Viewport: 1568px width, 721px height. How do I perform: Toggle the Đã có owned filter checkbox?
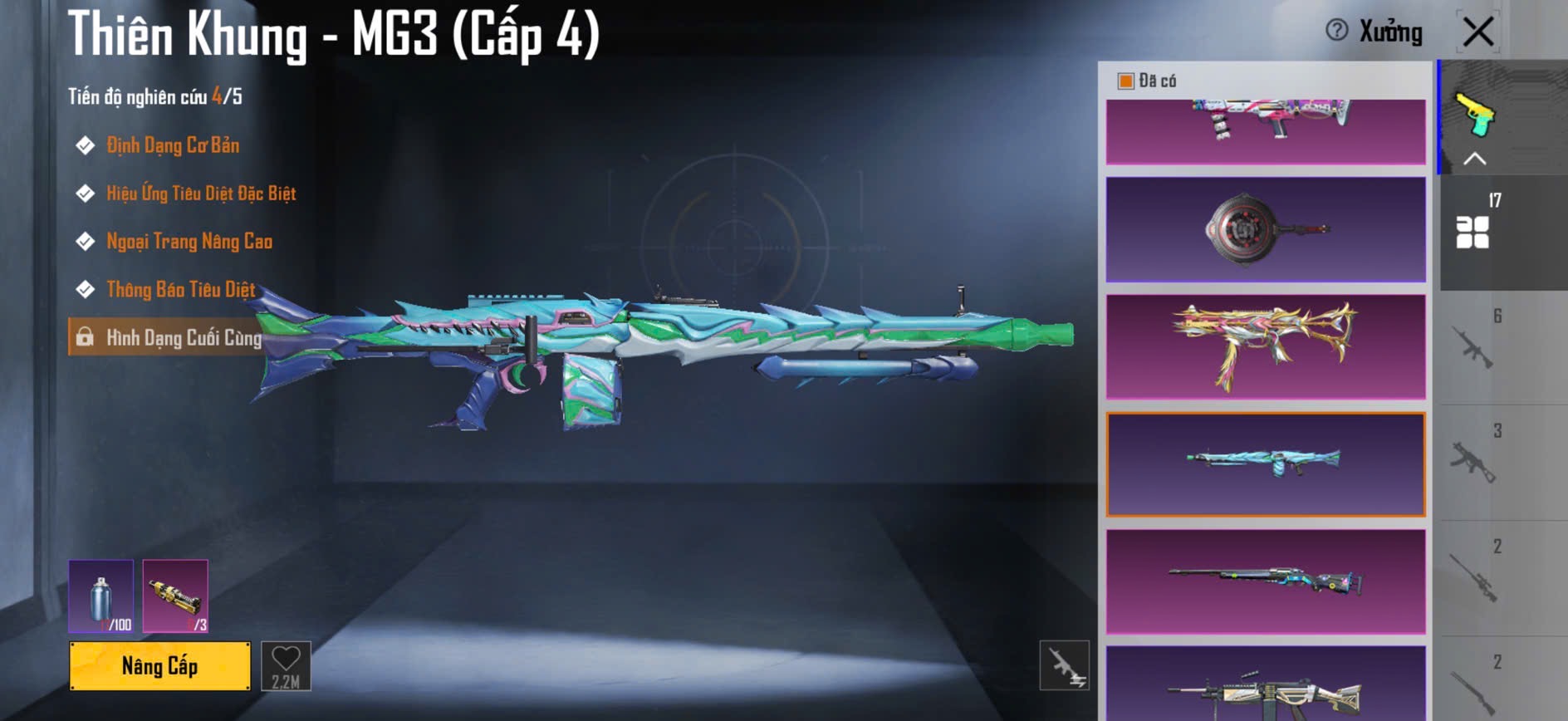coord(1126,81)
